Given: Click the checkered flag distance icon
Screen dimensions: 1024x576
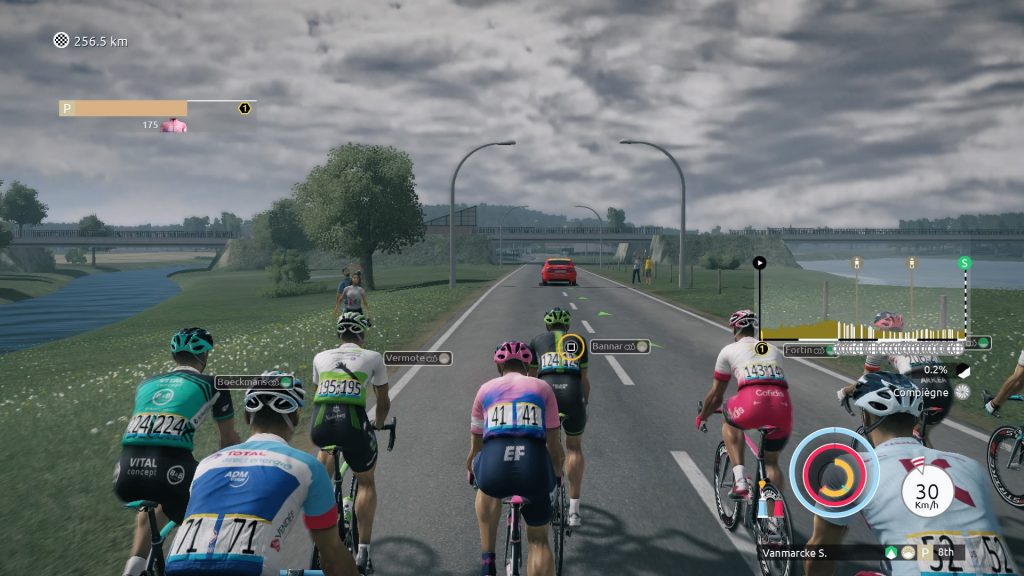Looking at the screenshot, I should pos(60,41).
